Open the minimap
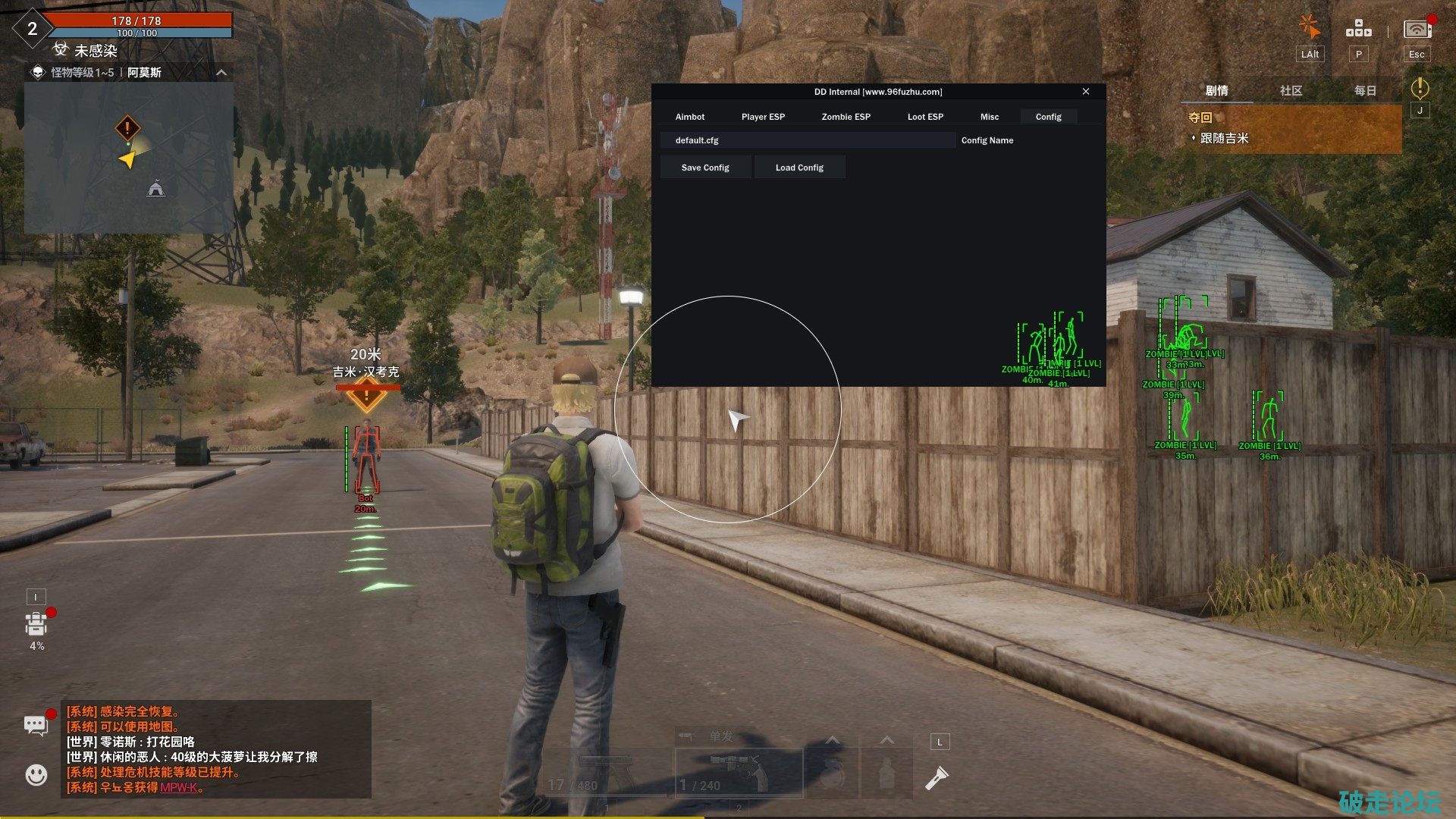This screenshot has height=819, width=1456. 129,158
